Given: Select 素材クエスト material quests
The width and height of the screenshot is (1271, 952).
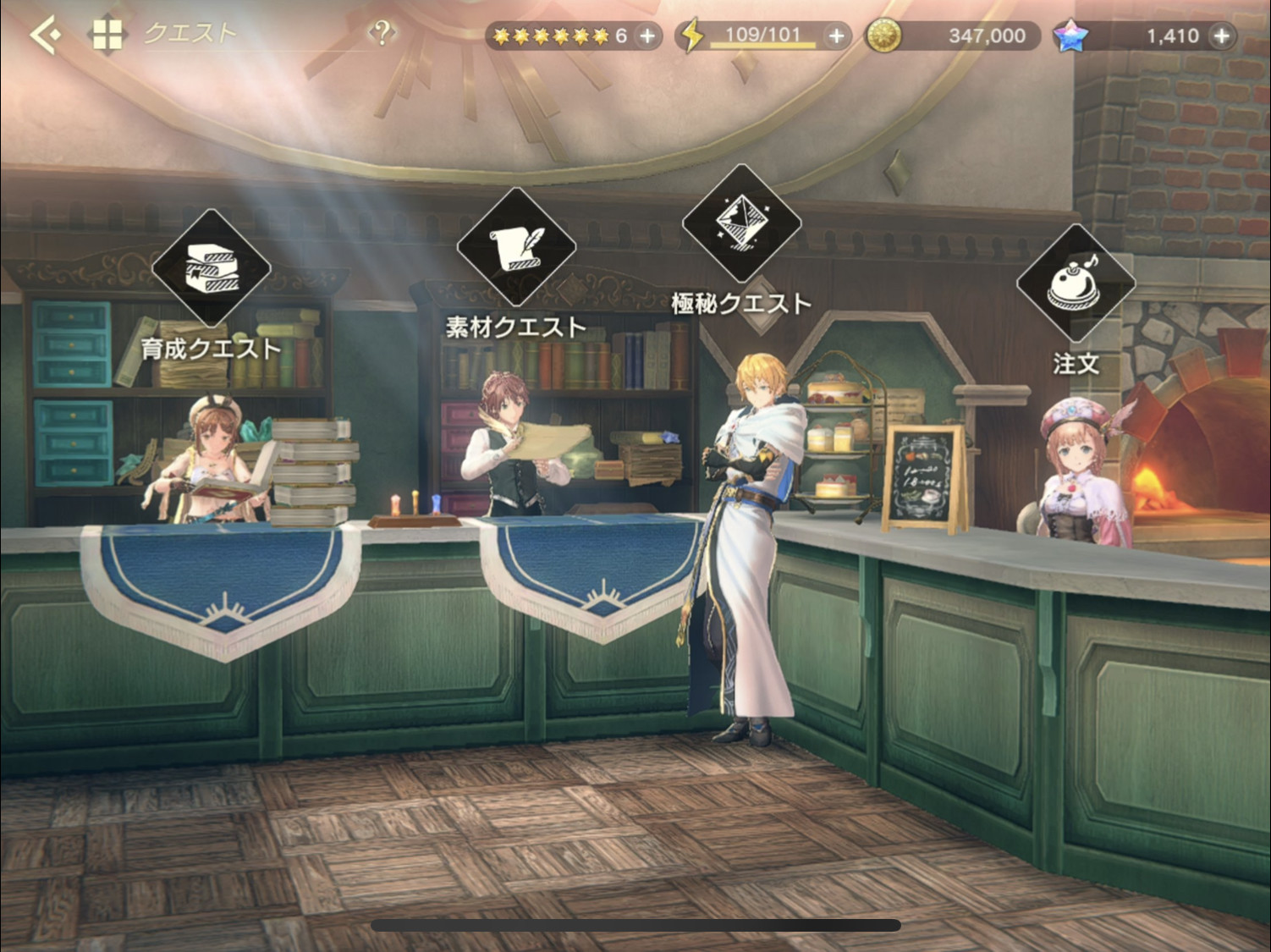Looking at the screenshot, I should [x=516, y=247].
